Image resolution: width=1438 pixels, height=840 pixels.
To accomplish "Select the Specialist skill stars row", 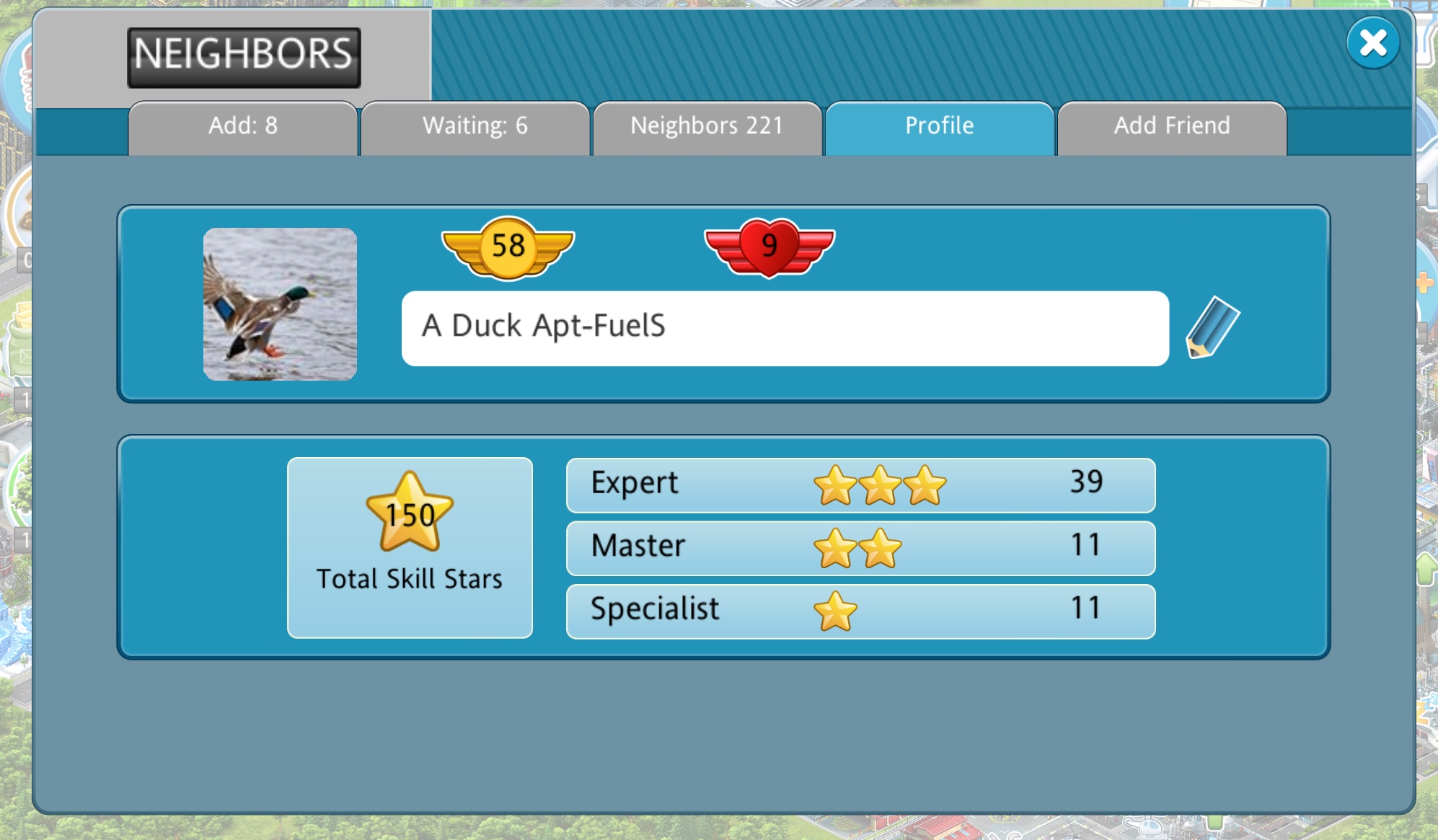I will [x=860, y=611].
